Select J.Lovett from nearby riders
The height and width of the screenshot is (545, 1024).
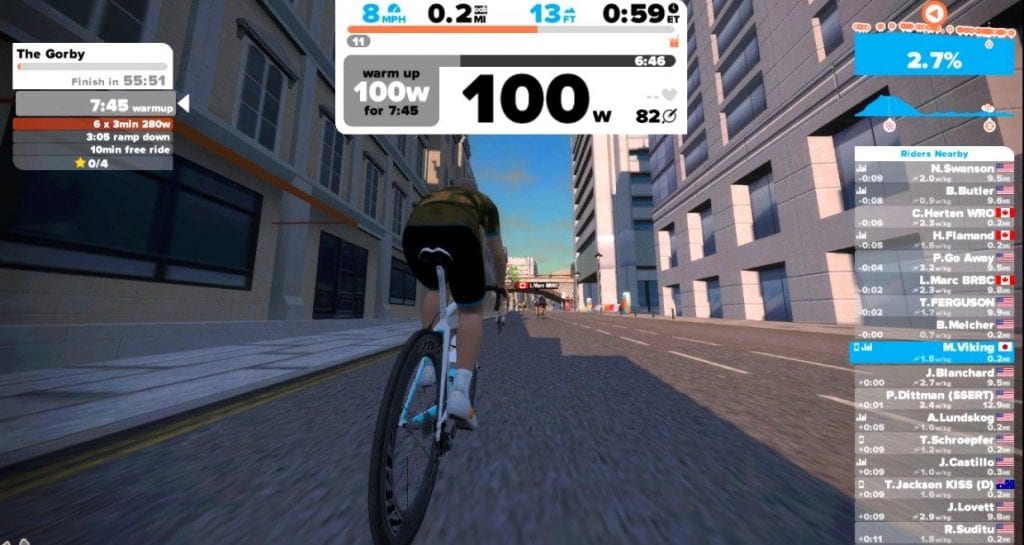tap(933, 510)
